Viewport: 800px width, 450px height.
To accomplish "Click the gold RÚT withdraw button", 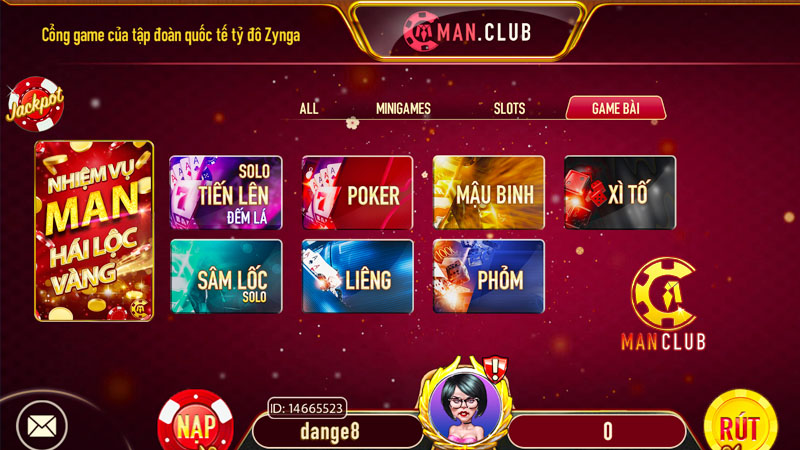I will click(740, 425).
